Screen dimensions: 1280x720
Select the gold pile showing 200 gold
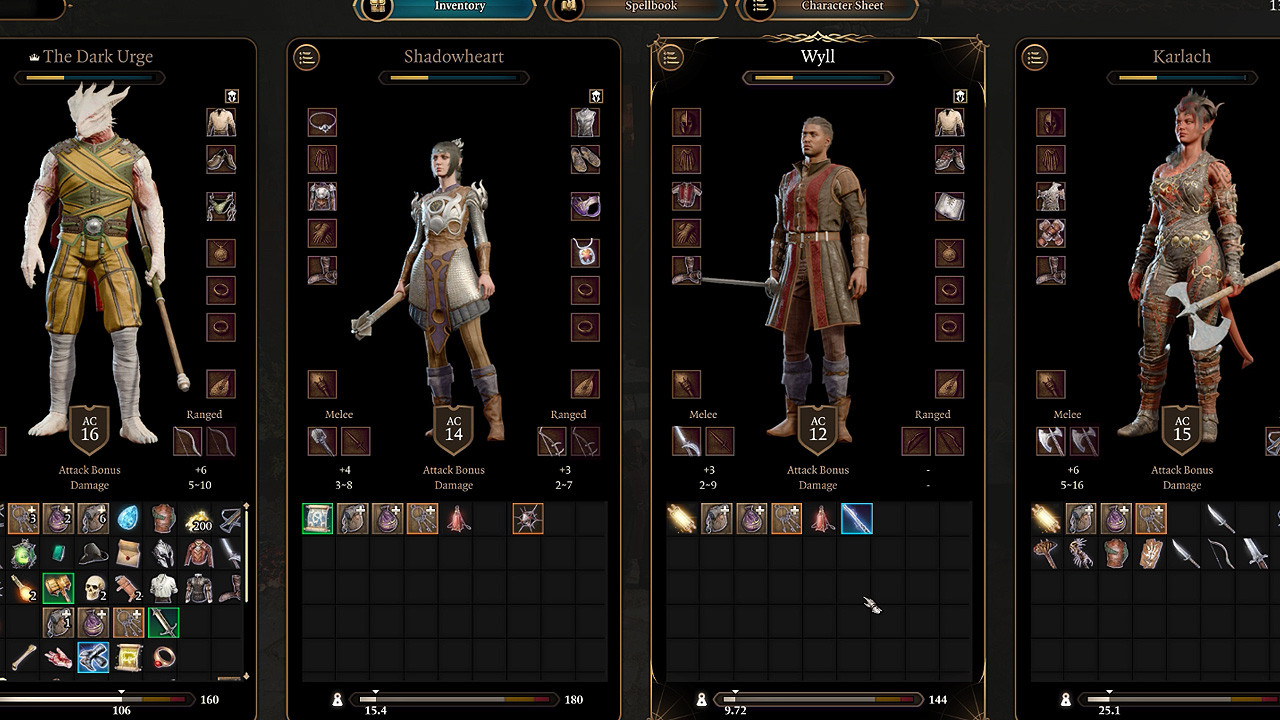click(x=198, y=521)
